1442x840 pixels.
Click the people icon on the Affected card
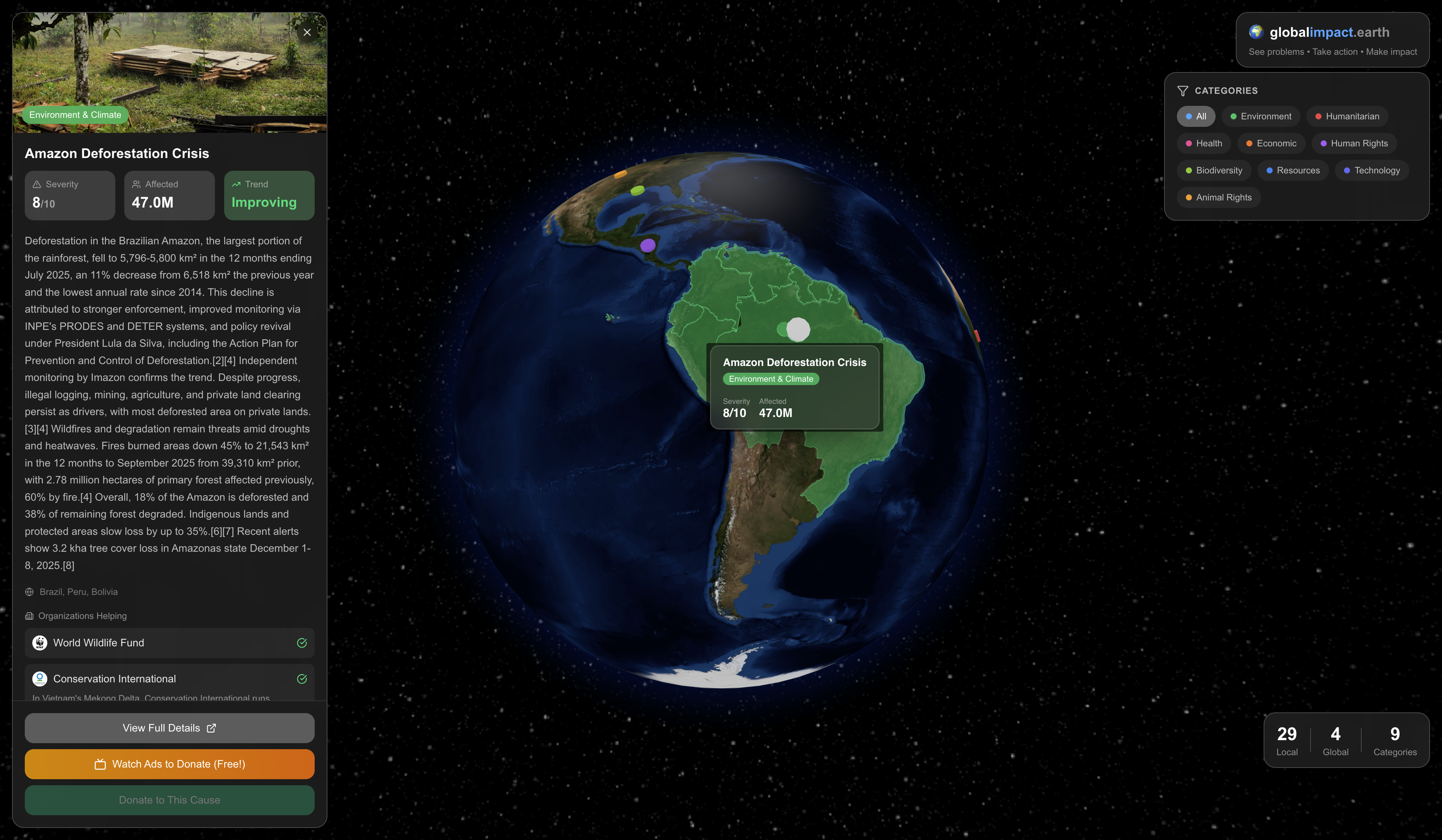point(136,184)
